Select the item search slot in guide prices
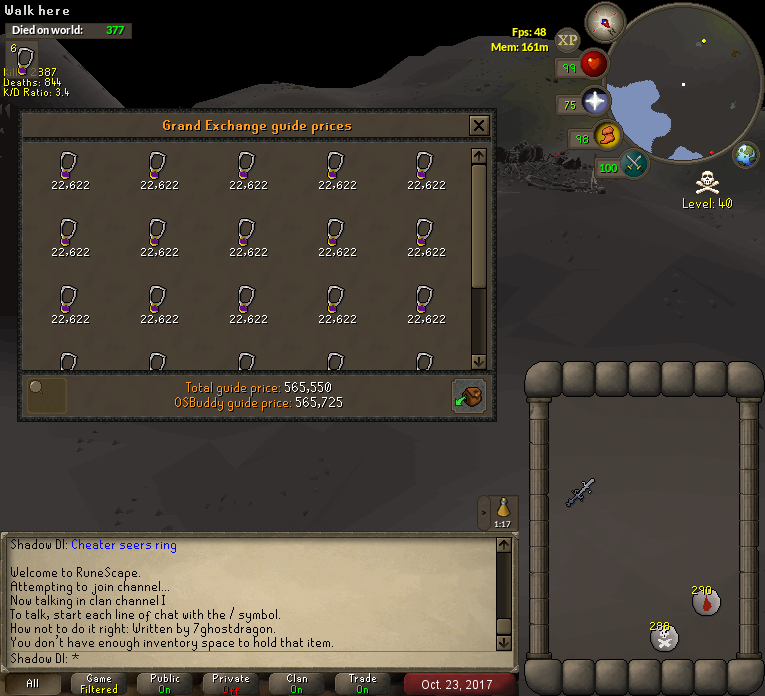Viewport: 765px width, 696px height. tap(47, 395)
